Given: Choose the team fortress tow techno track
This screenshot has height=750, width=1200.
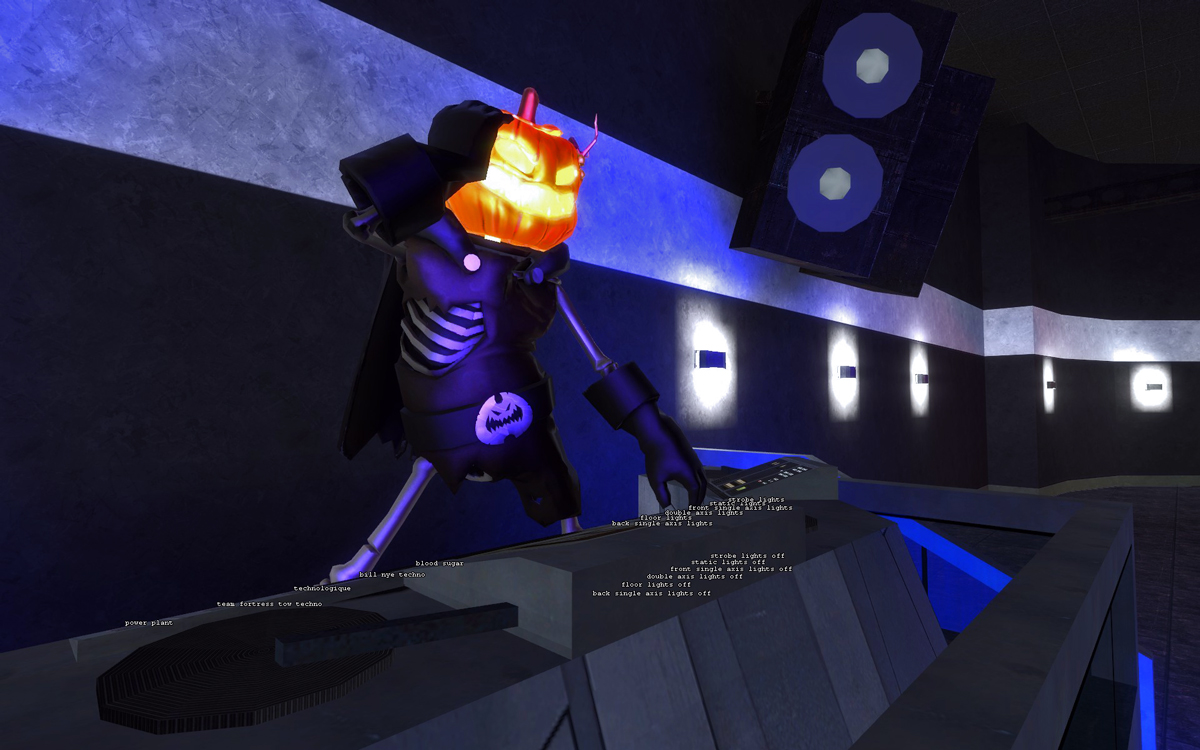Looking at the screenshot, I should click(269, 604).
